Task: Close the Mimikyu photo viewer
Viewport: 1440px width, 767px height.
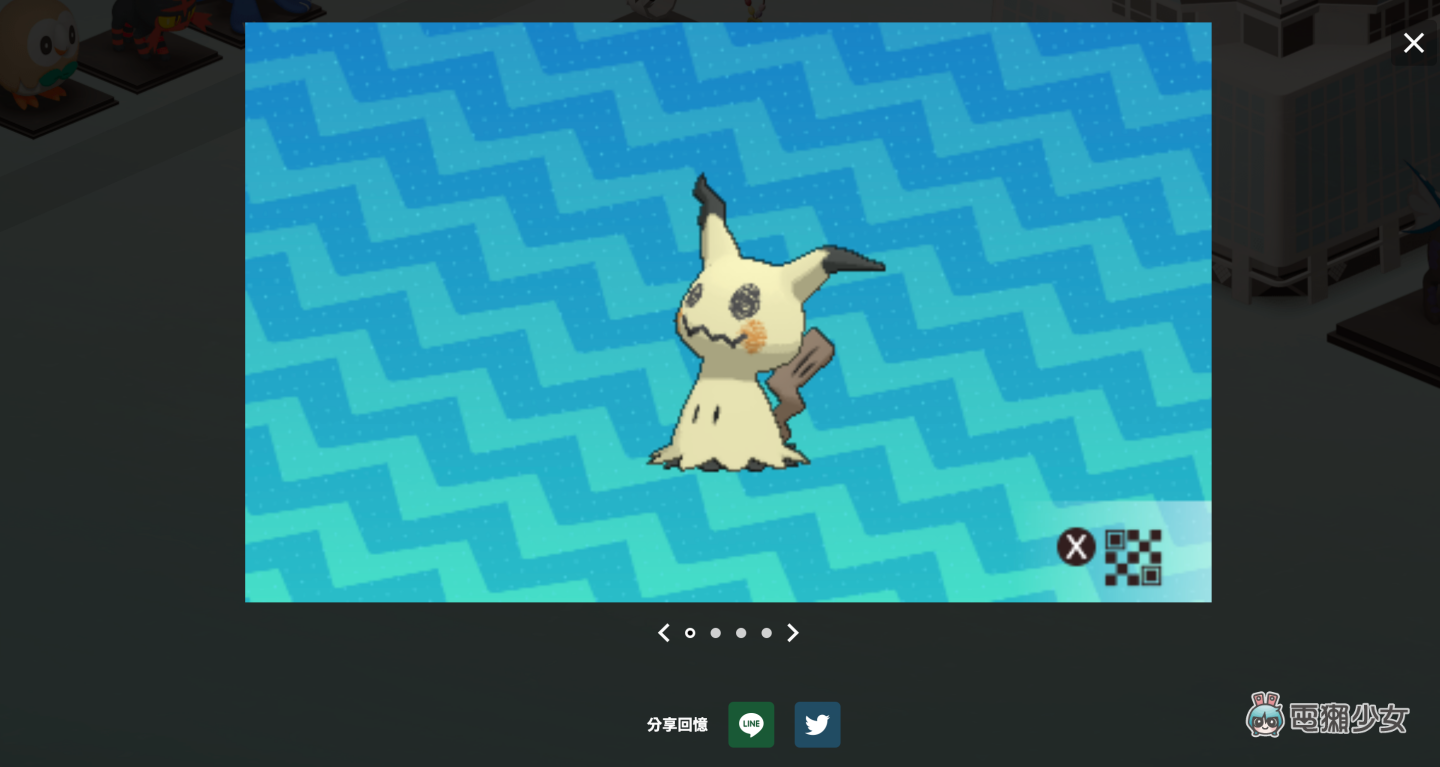Action: [x=1413, y=43]
